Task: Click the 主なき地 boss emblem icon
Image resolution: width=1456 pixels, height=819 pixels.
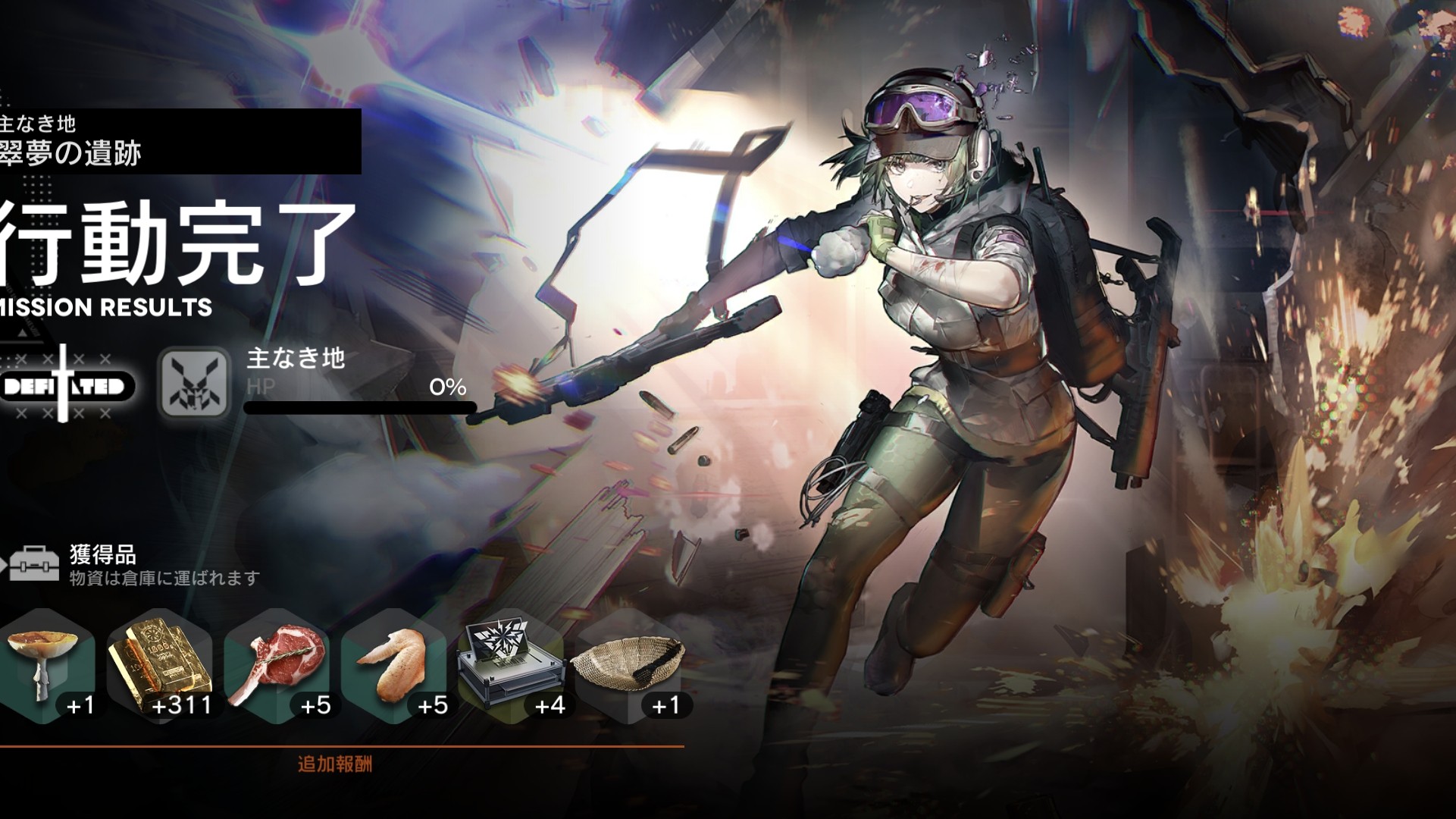Action: 194,383
